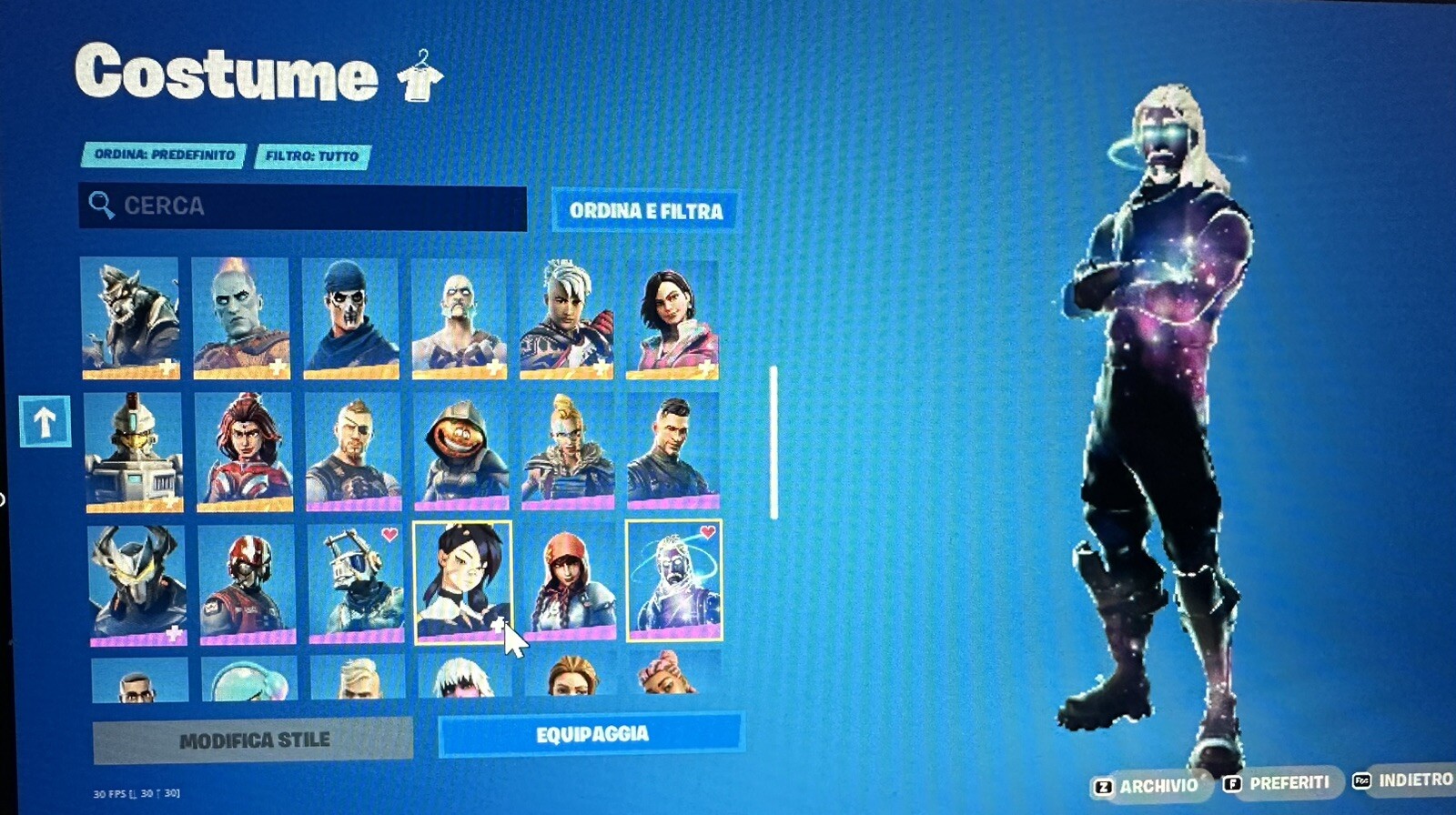Click the controller key icon beside INDIETRO
This screenshot has height=815, width=1456.
coord(1362,780)
